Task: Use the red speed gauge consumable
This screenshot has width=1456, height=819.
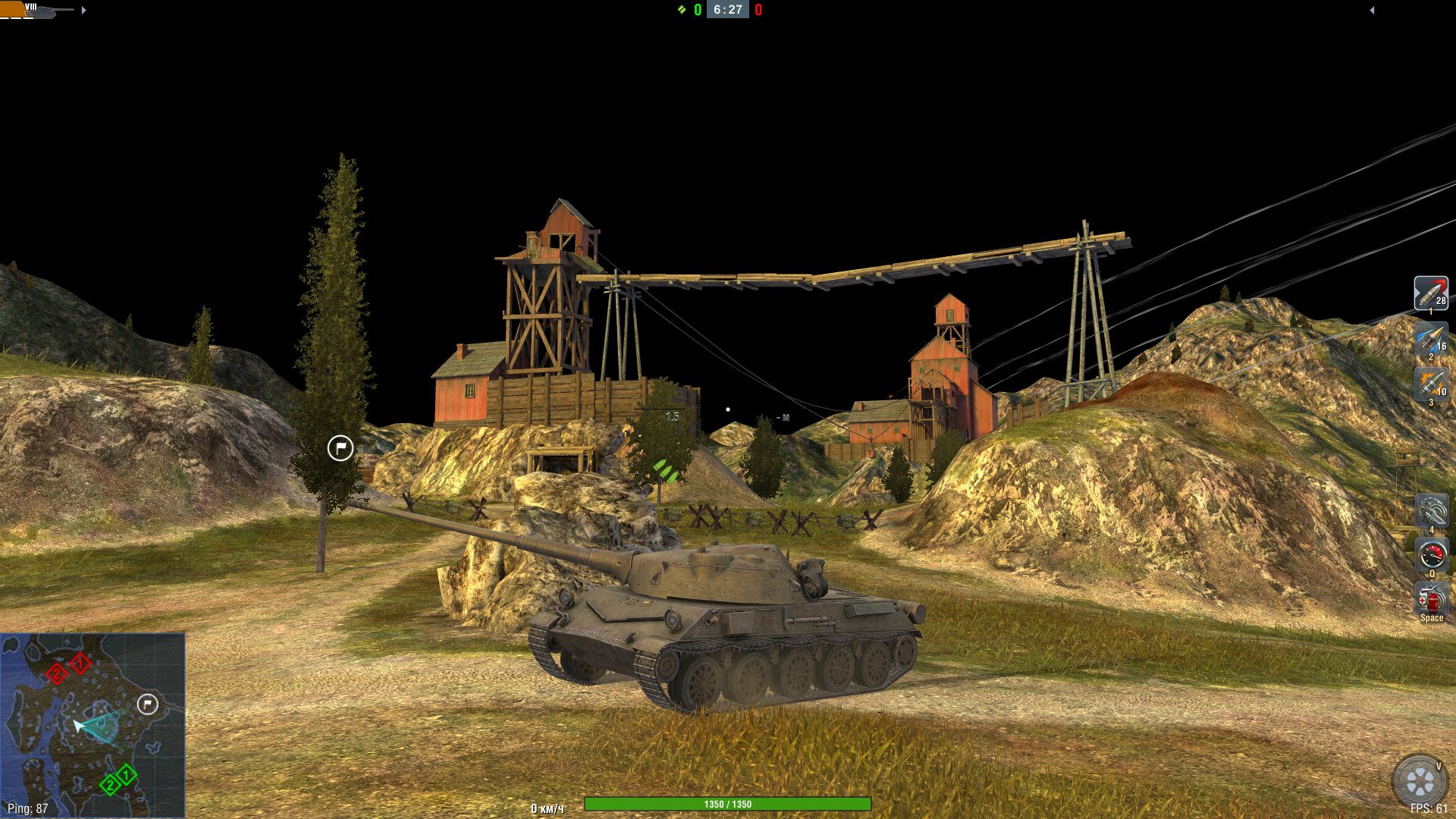Action: (1431, 555)
